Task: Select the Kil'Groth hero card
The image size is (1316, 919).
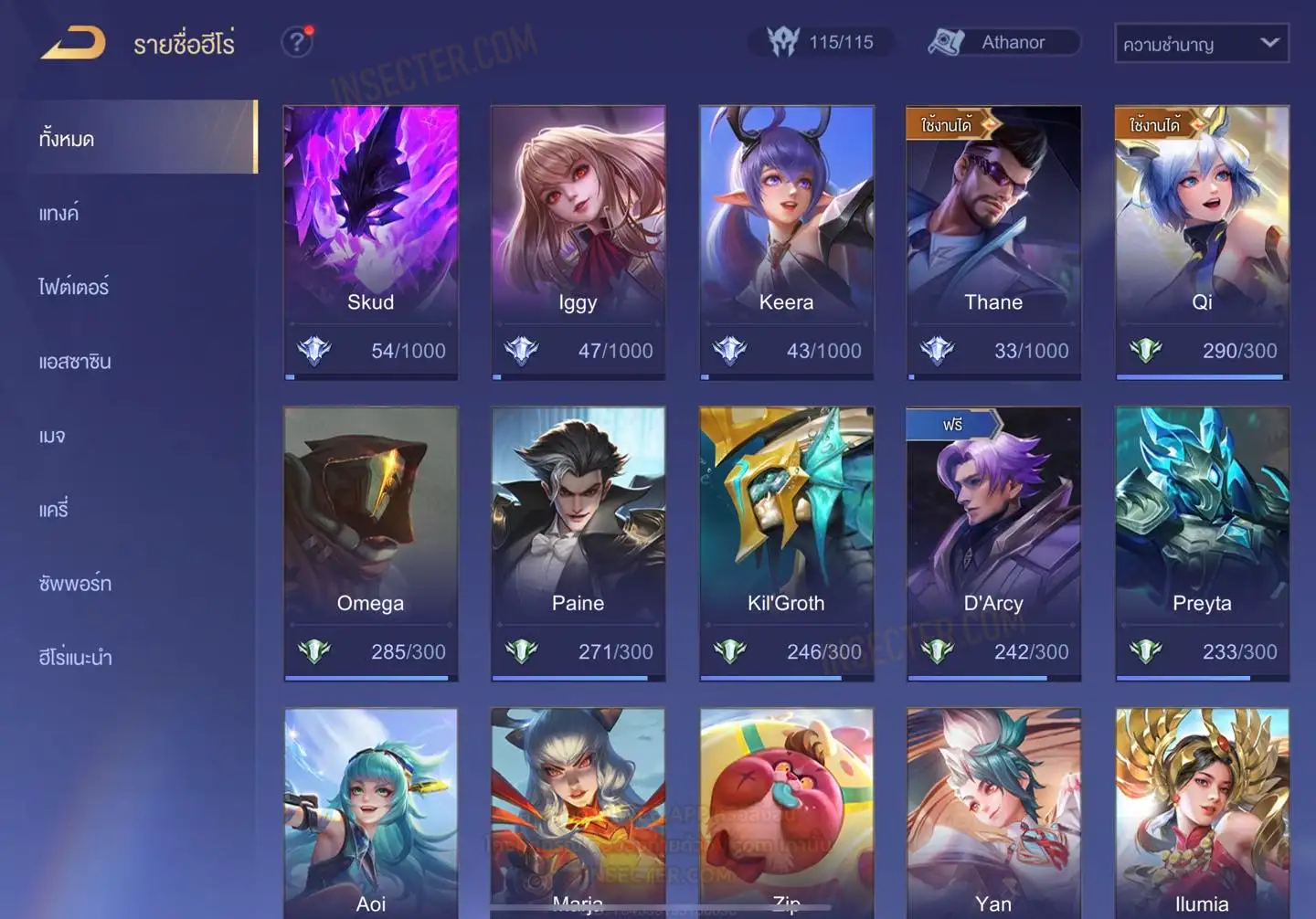Action: pos(786,543)
